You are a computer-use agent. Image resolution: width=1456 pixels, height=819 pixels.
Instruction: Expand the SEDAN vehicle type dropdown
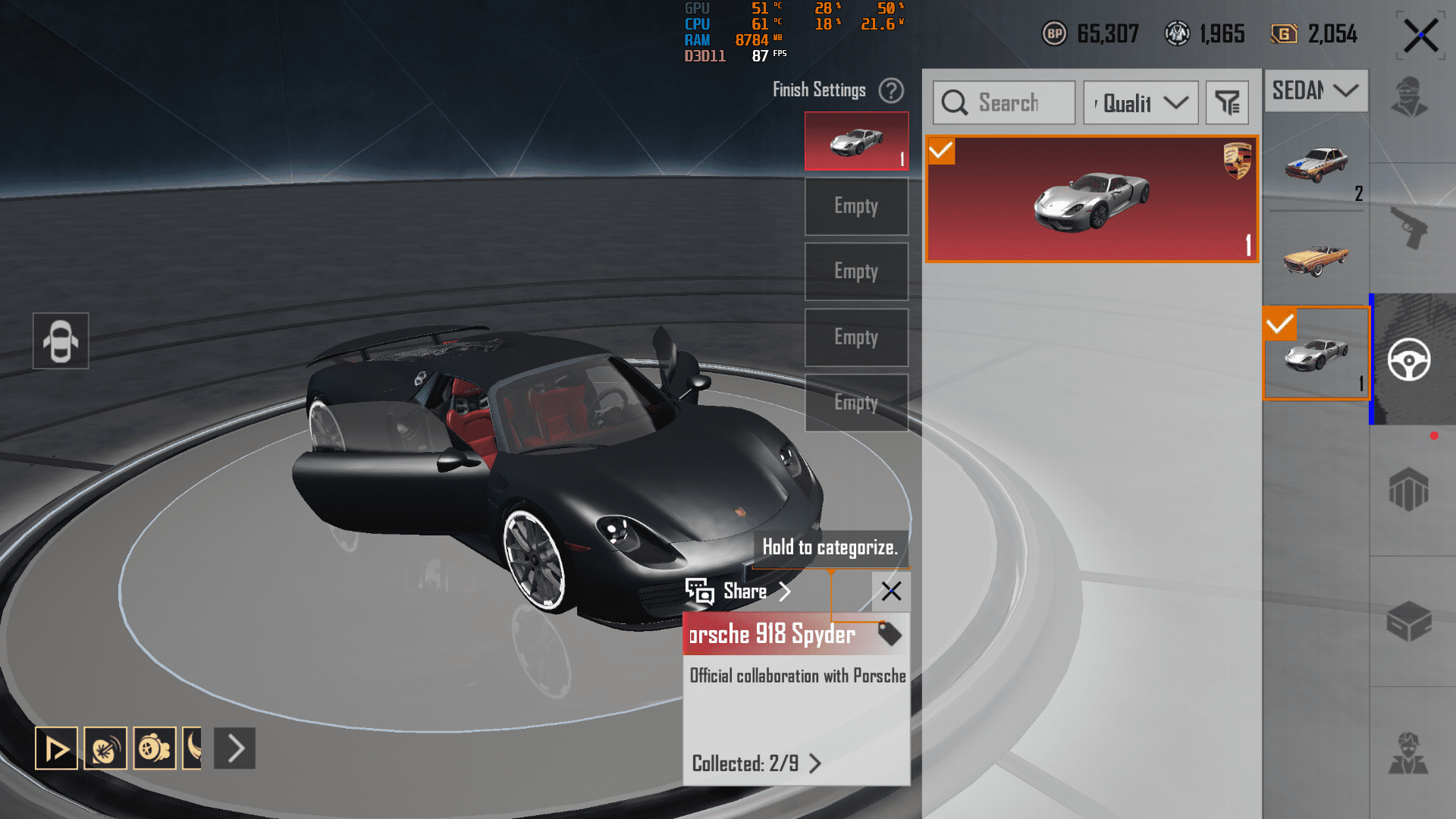tap(1316, 90)
